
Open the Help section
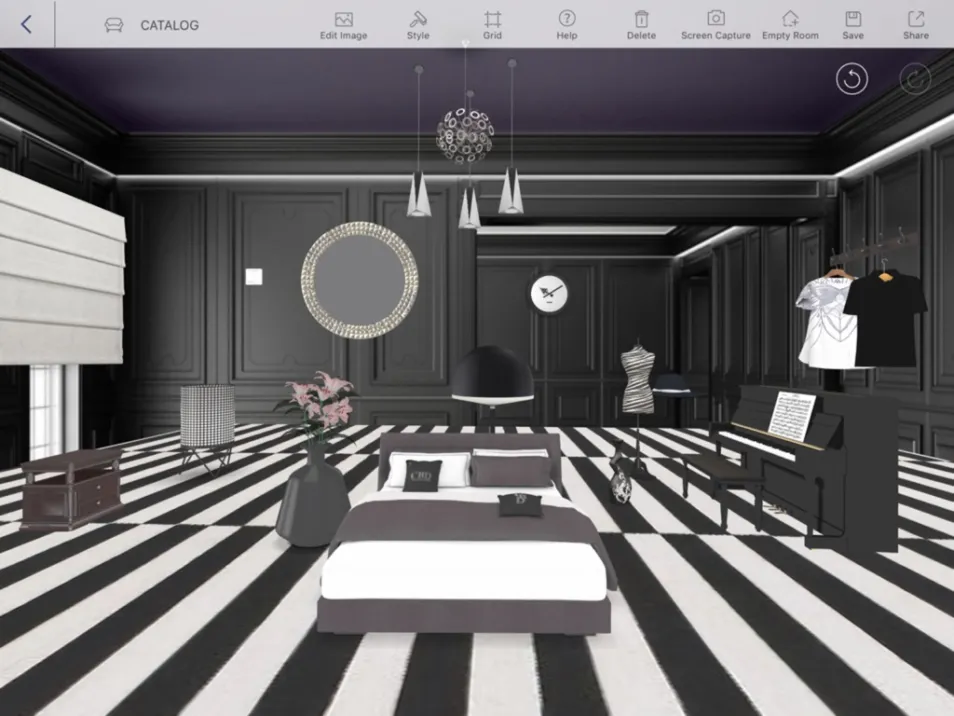[567, 25]
